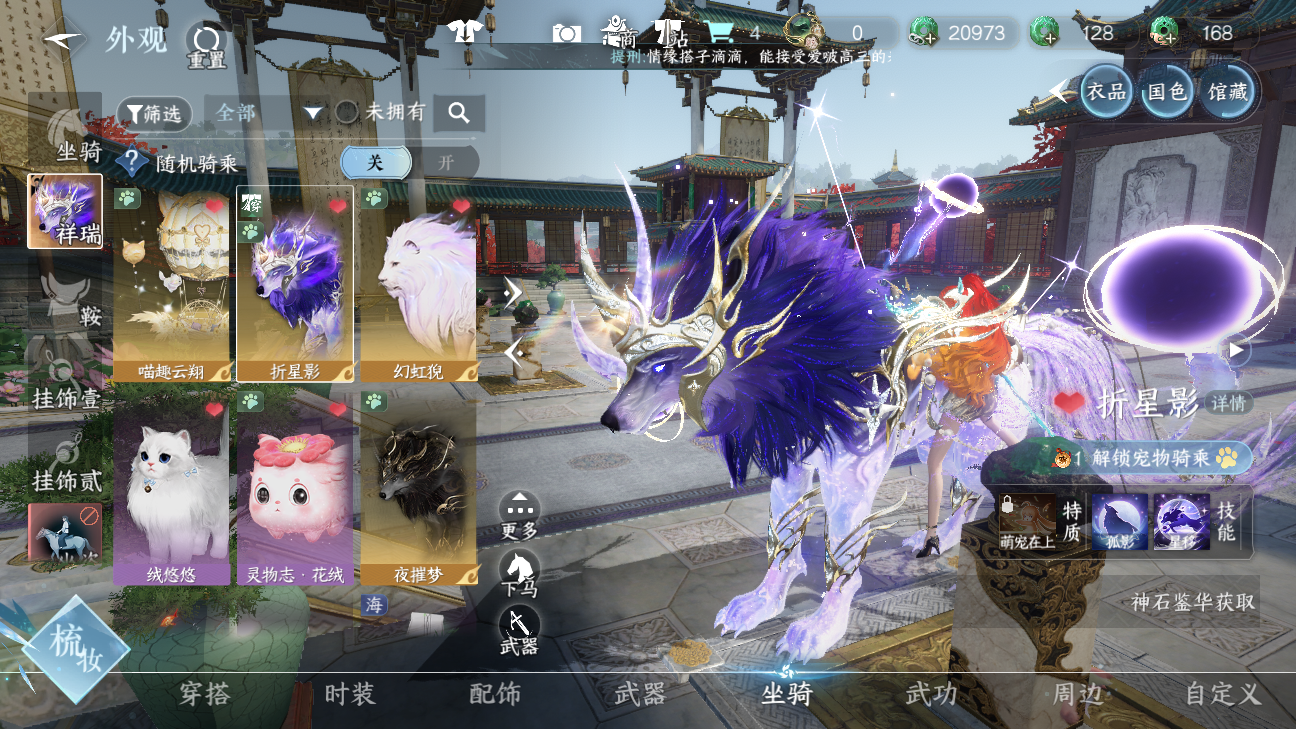Choose the 灵物志·花绒 pink mount
1296x729 pixels.
click(x=295, y=488)
